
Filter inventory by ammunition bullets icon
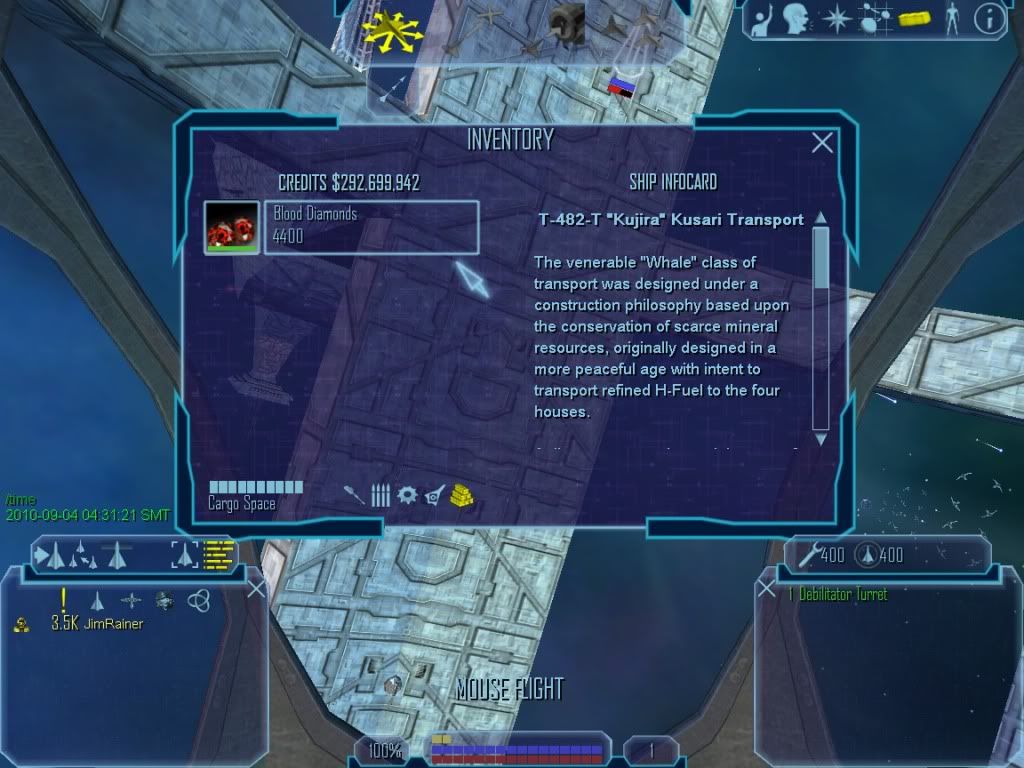tap(380, 495)
